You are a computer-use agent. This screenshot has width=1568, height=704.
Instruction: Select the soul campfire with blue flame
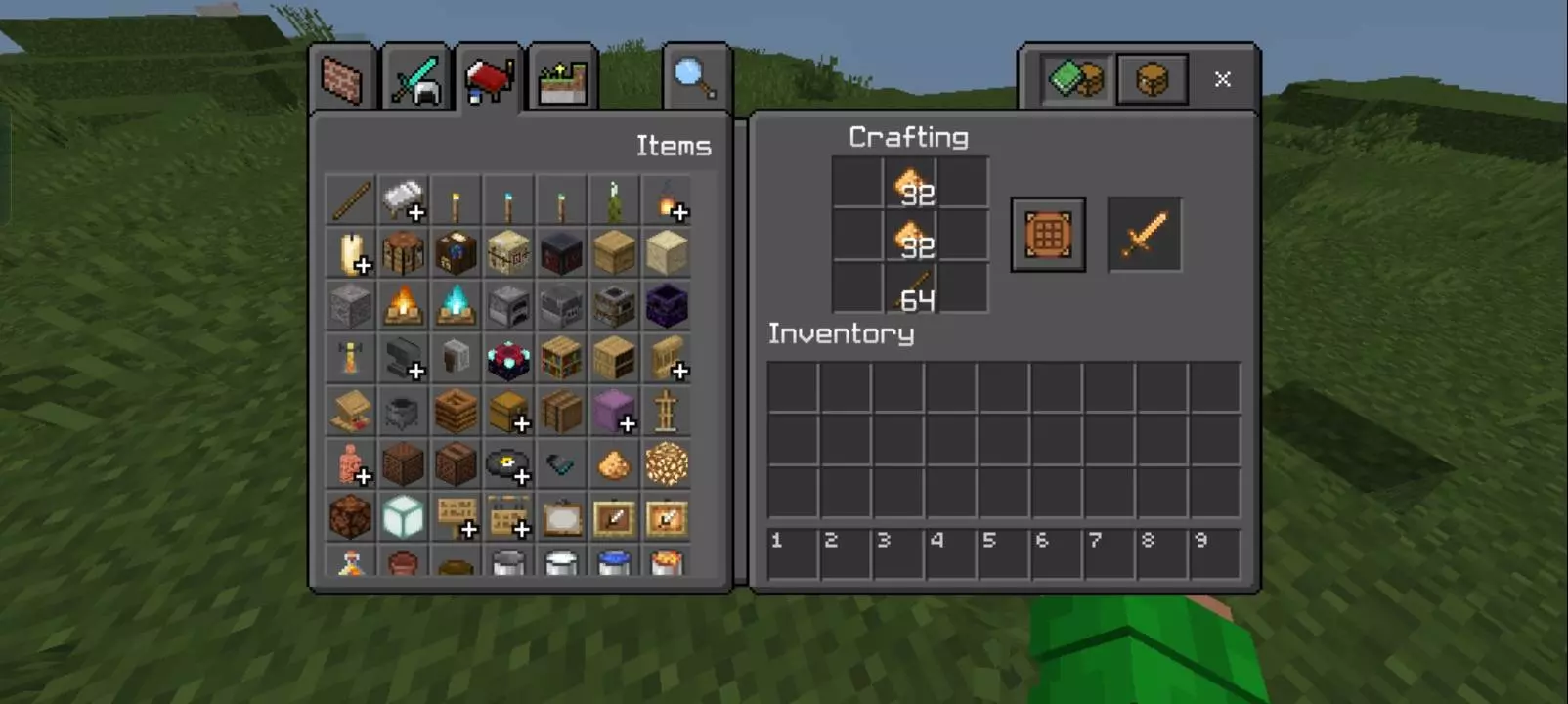pyautogui.click(x=456, y=306)
